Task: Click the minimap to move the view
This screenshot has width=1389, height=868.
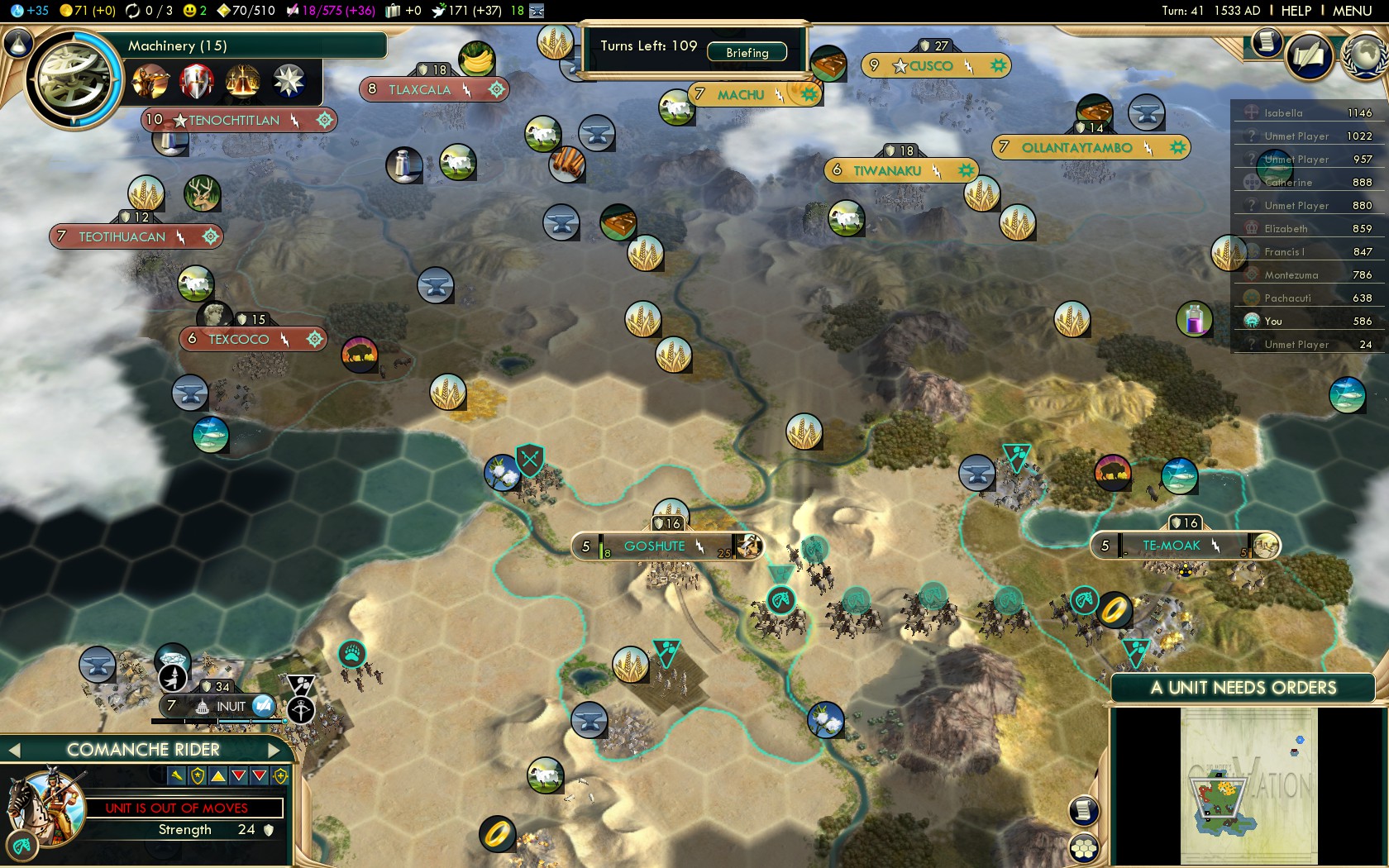Action: click(x=1248, y=785)
